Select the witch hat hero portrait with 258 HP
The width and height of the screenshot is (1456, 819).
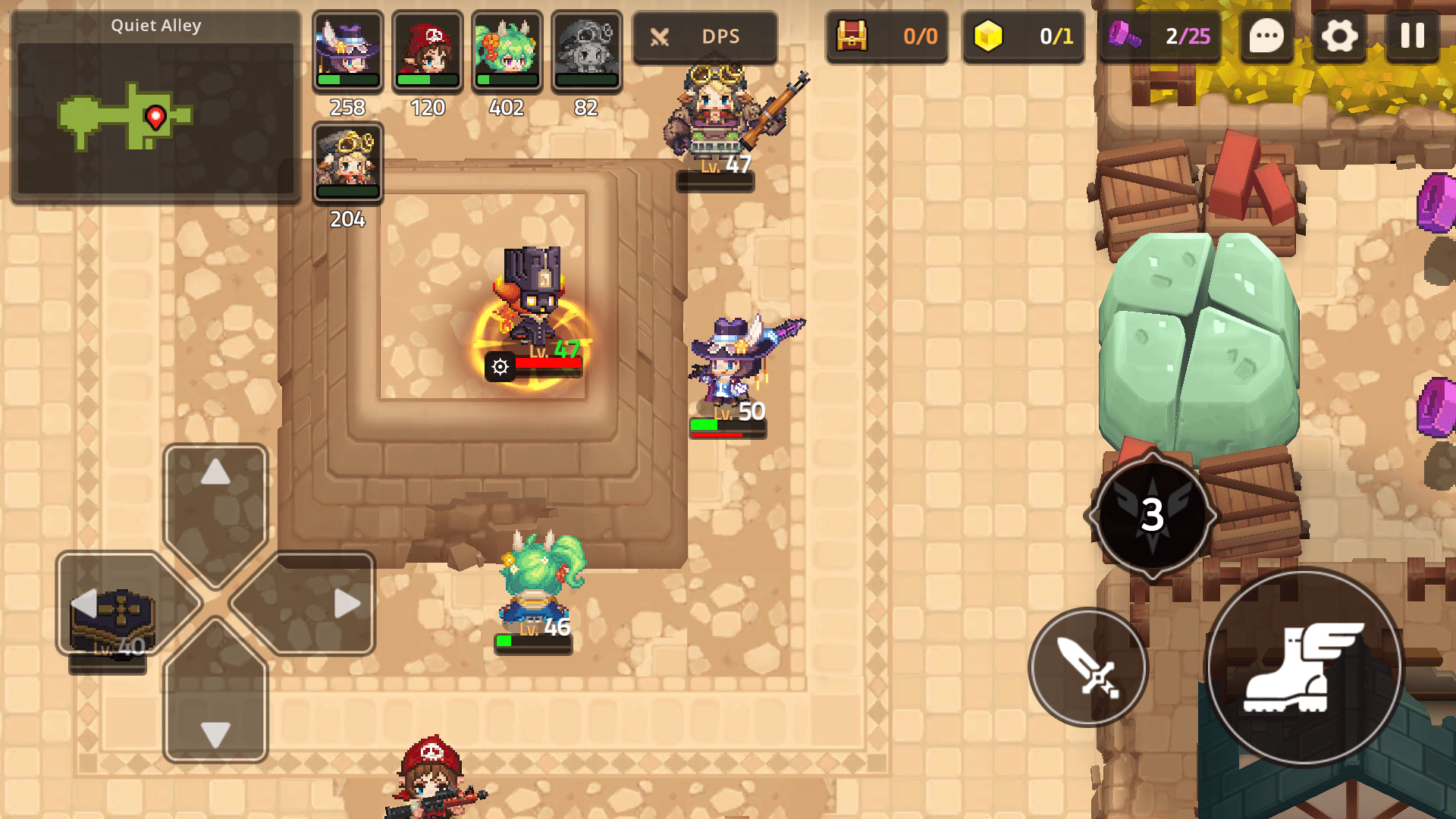pos(347,50)
